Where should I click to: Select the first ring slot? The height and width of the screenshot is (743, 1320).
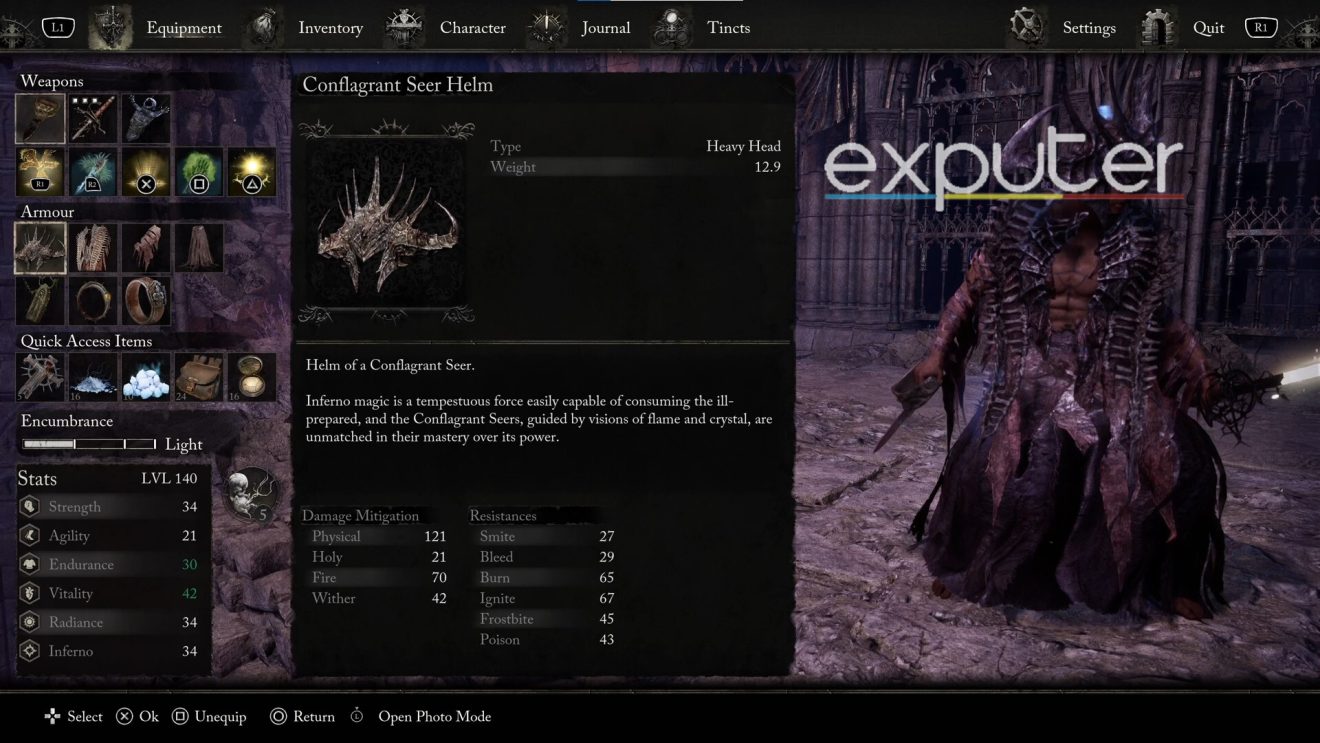click(x=93, y=301)
